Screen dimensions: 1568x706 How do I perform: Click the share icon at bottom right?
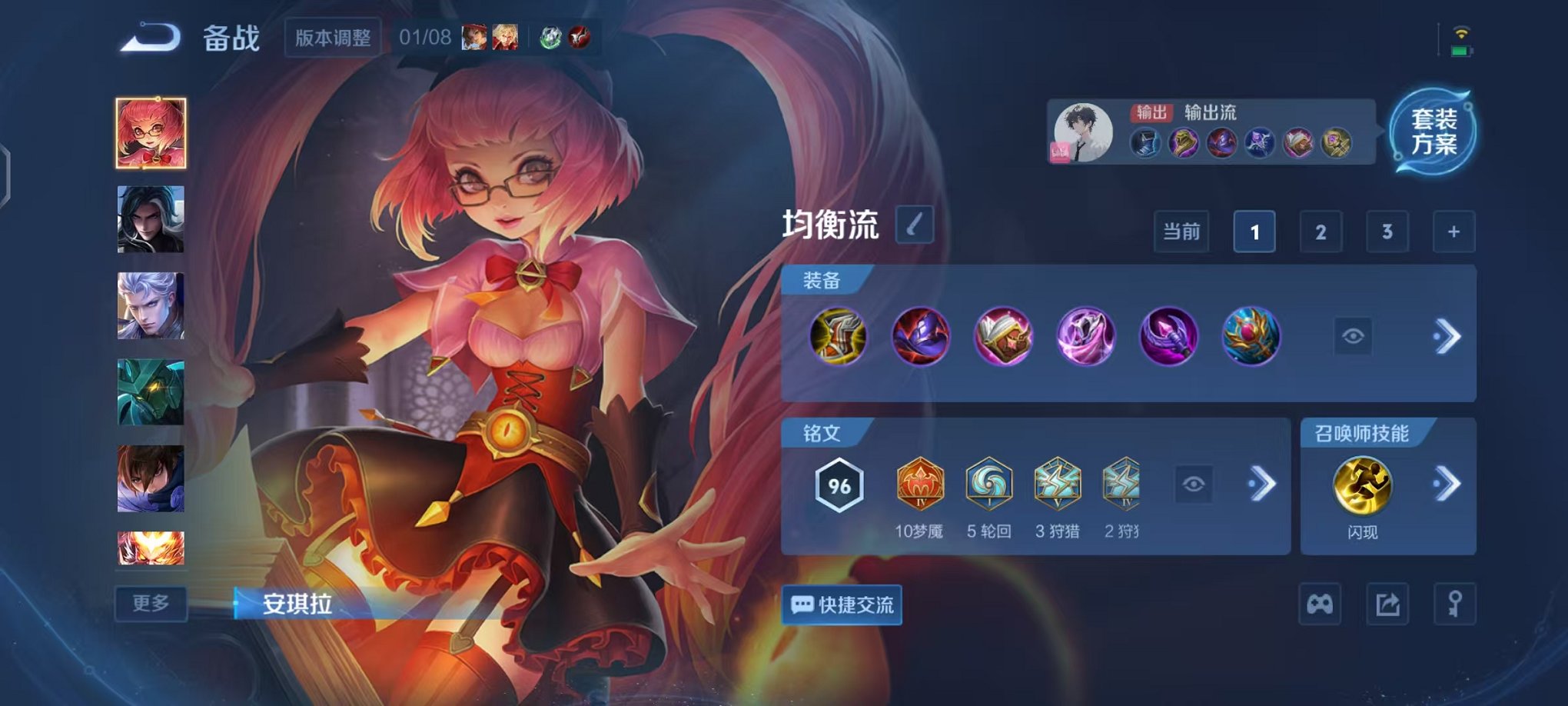click(x=1386, y=606)
